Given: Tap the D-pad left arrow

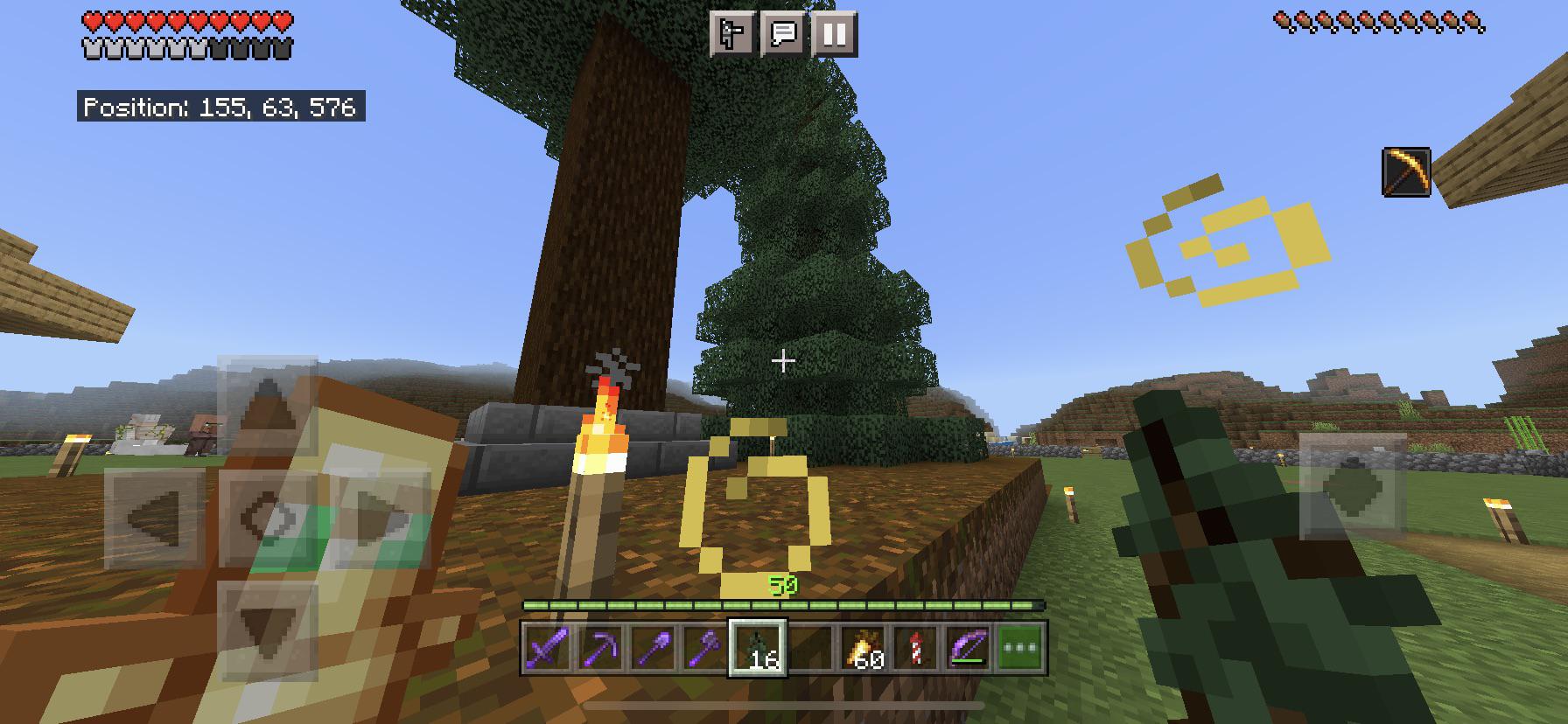Looking at the screenshot, I should [x=155, y=518].
